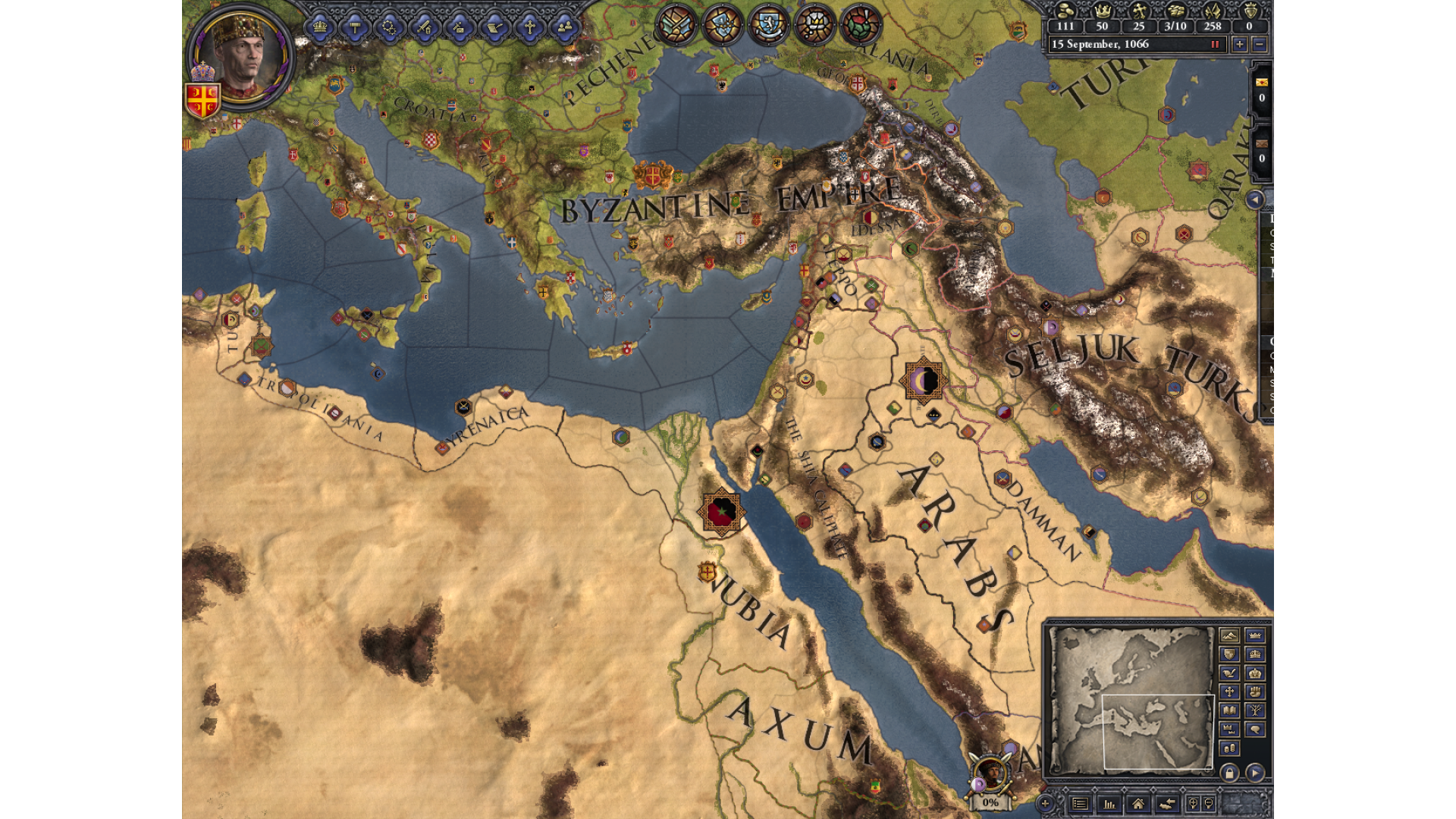Go to home capital with house button

click(1137, 803)
